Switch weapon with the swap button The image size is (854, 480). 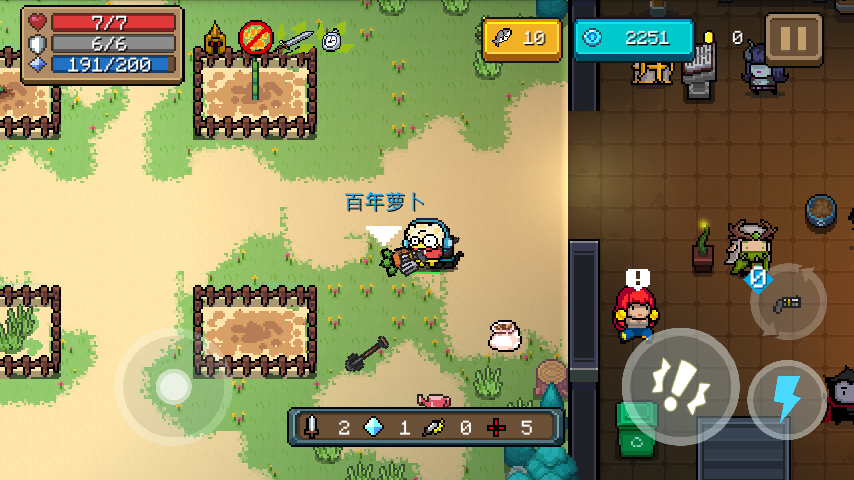point(789,303)
